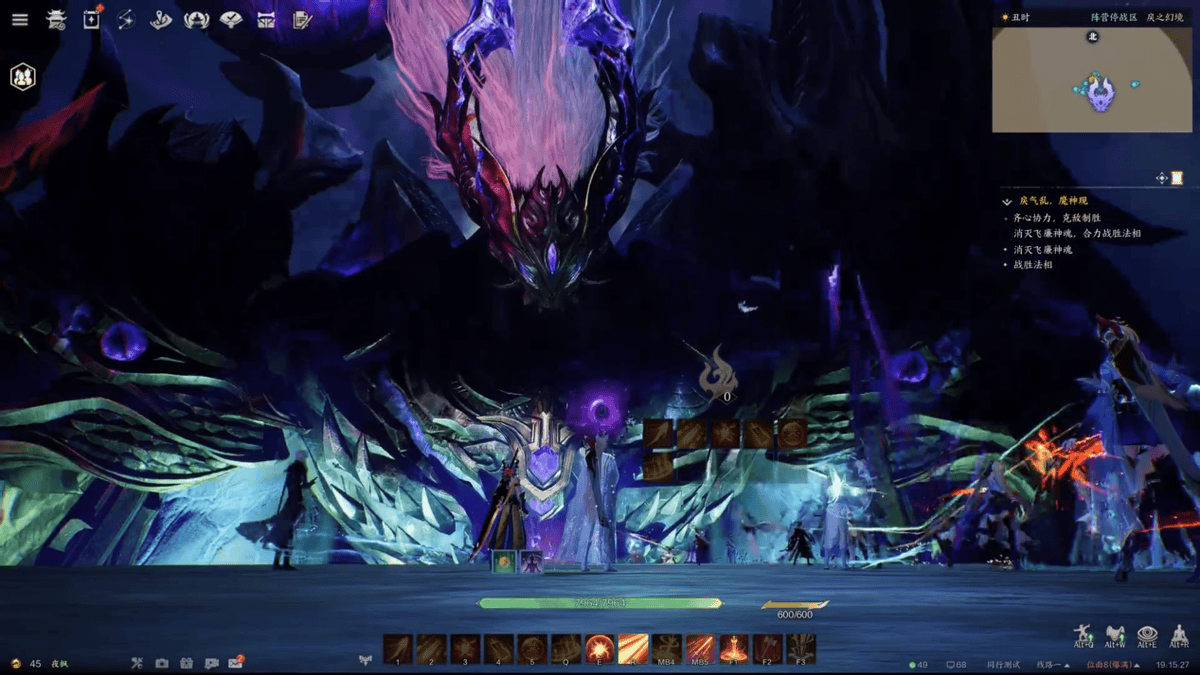1200x675 pixels.
Task: Trigger the flaming sword skill on F1
Action: (734, 647)
